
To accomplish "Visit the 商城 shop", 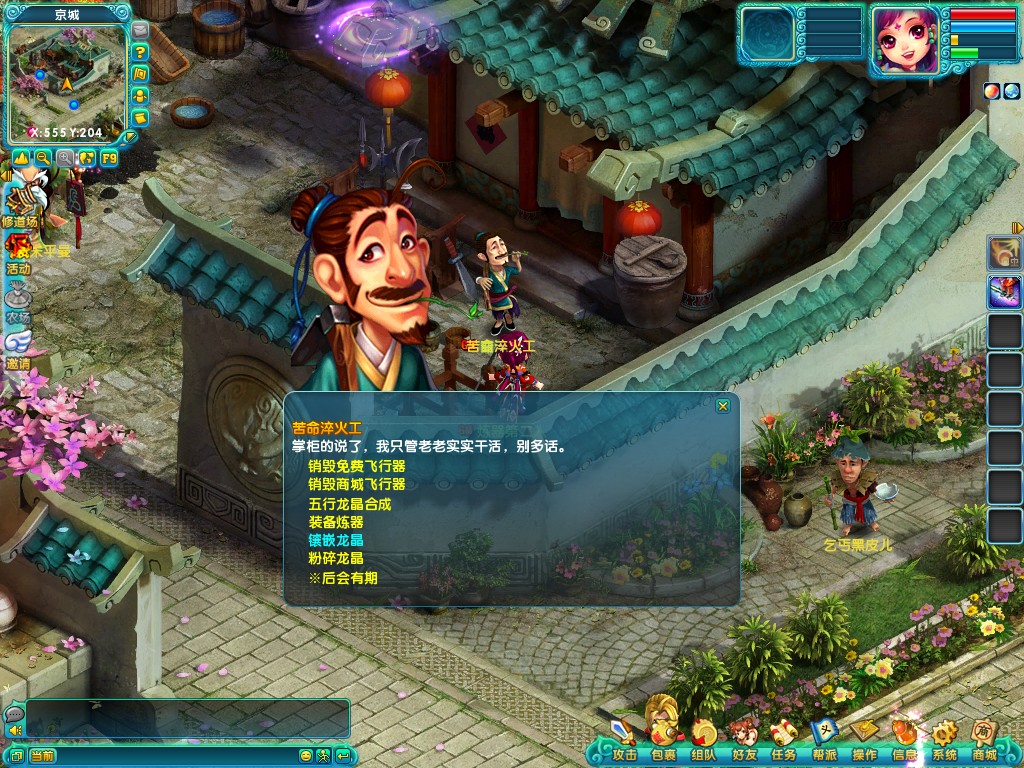I will pos(985,740).
